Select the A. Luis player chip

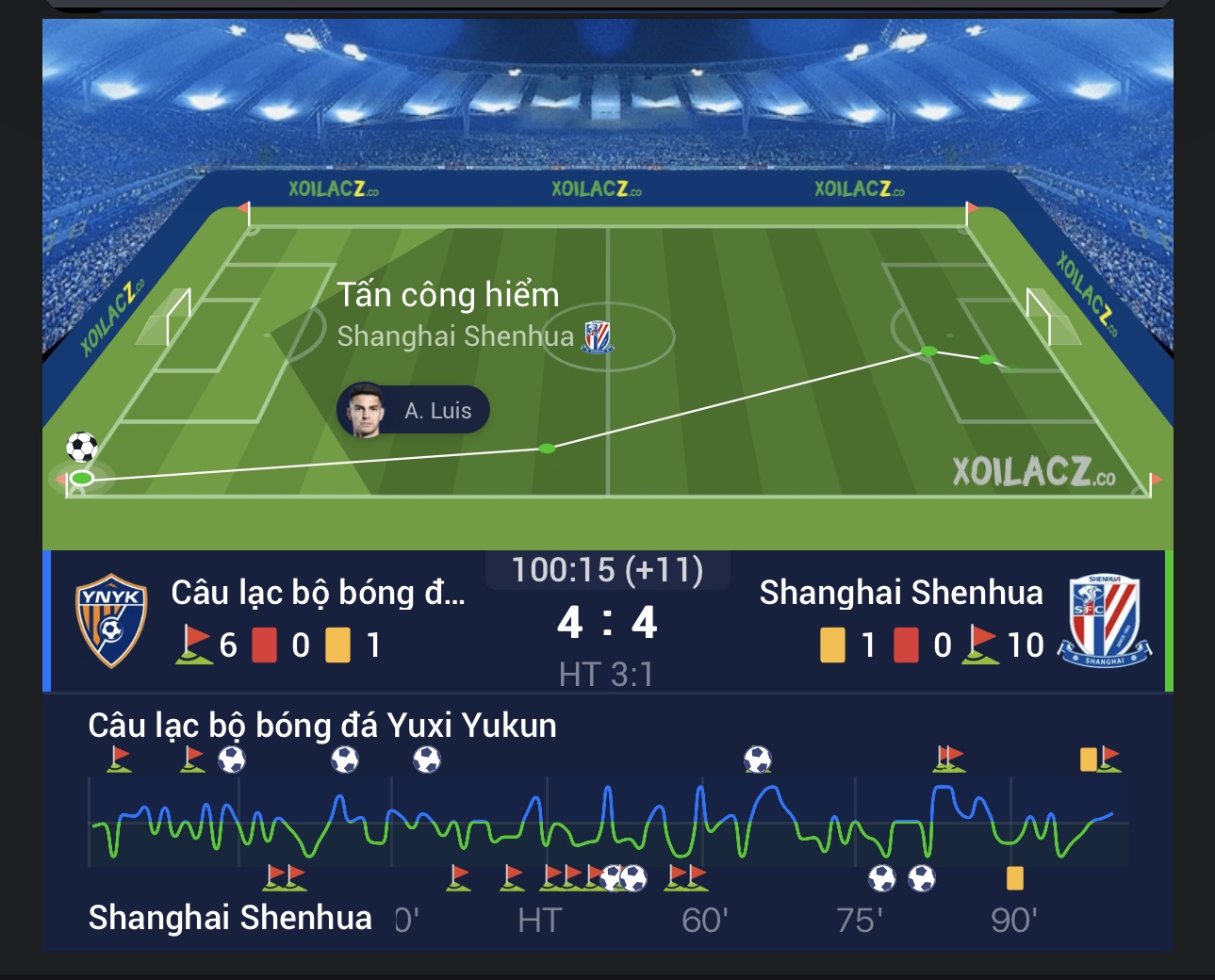(414, 411)
